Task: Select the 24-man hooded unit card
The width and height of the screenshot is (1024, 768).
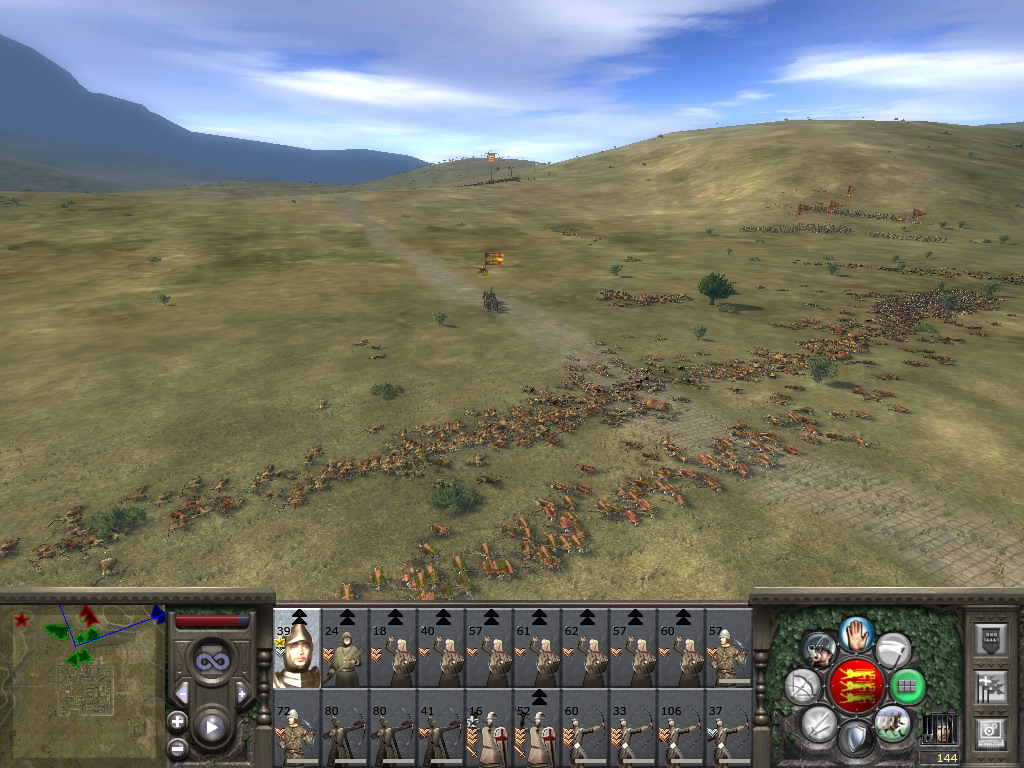Action: tap(345, 648)
